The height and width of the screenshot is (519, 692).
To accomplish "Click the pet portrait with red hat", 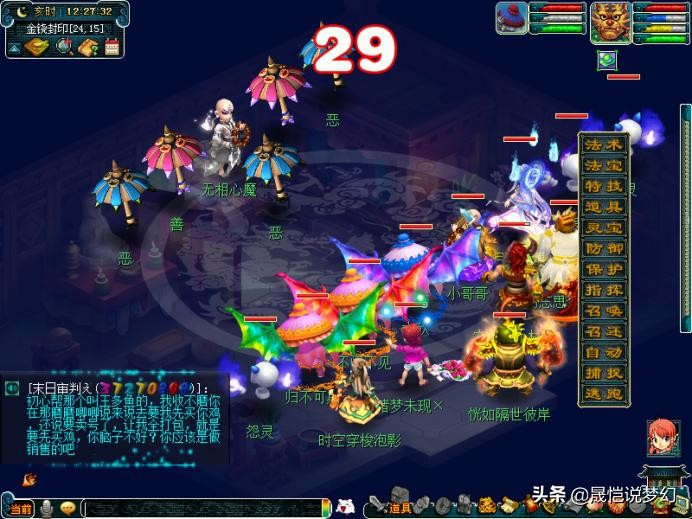I will click(x=512, y=18).
